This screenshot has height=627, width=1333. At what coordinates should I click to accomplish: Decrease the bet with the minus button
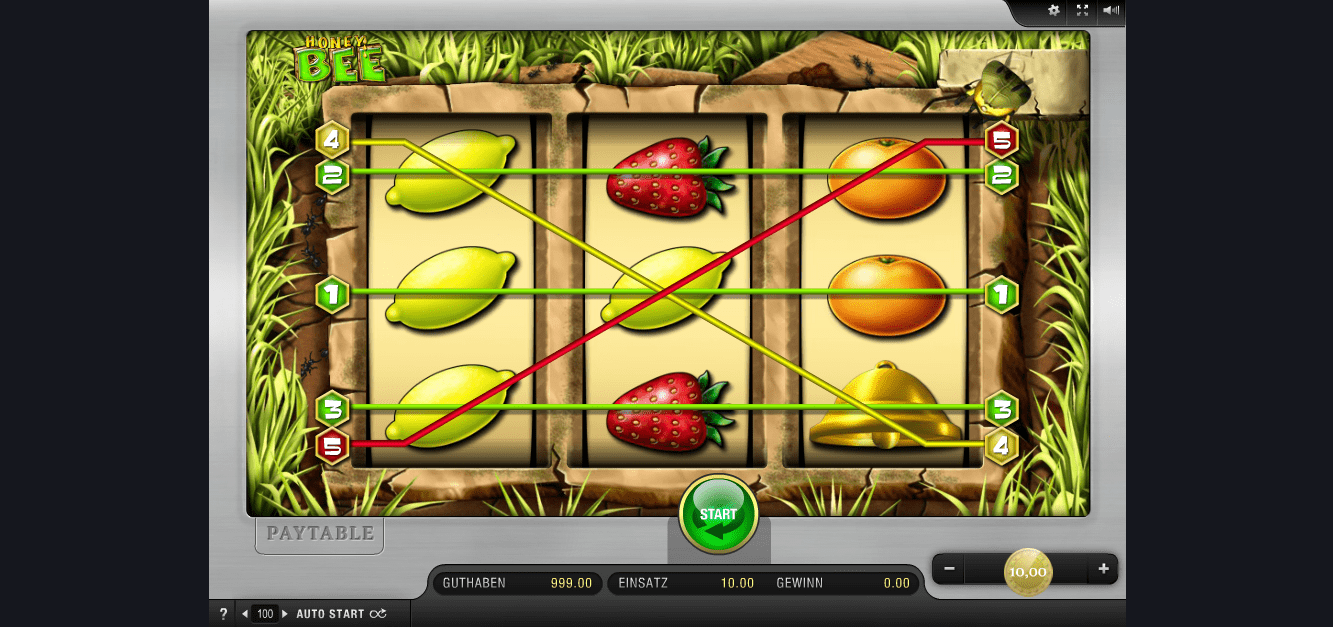click(x=949, y=569)
